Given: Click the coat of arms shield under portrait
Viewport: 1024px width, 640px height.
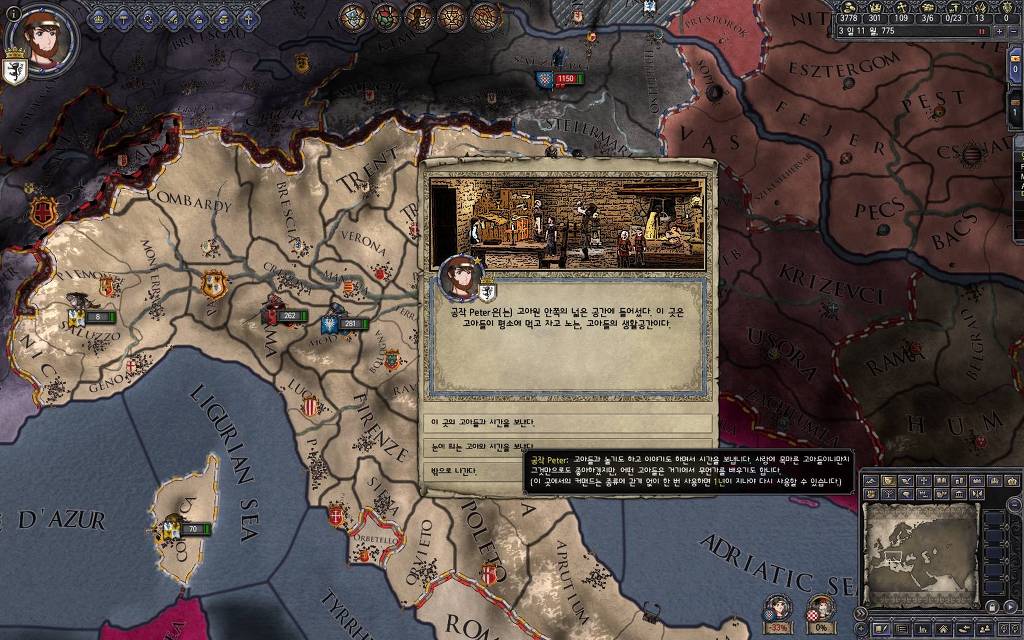Looking at the screenshot, I should (16, 72).
